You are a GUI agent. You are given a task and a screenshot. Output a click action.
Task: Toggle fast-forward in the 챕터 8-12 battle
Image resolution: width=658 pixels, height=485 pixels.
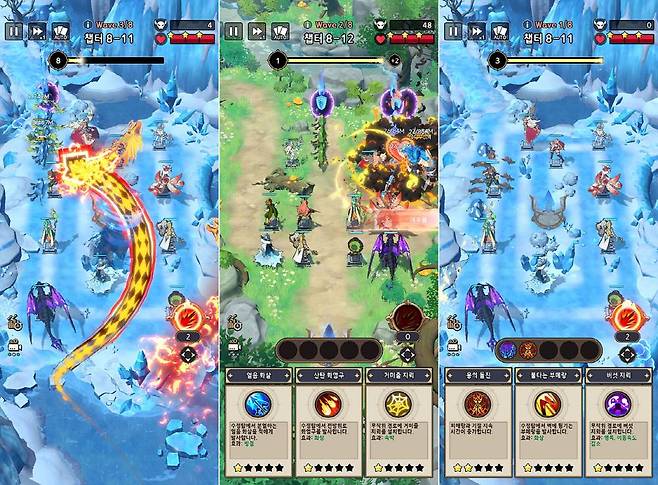click(256, 31)
